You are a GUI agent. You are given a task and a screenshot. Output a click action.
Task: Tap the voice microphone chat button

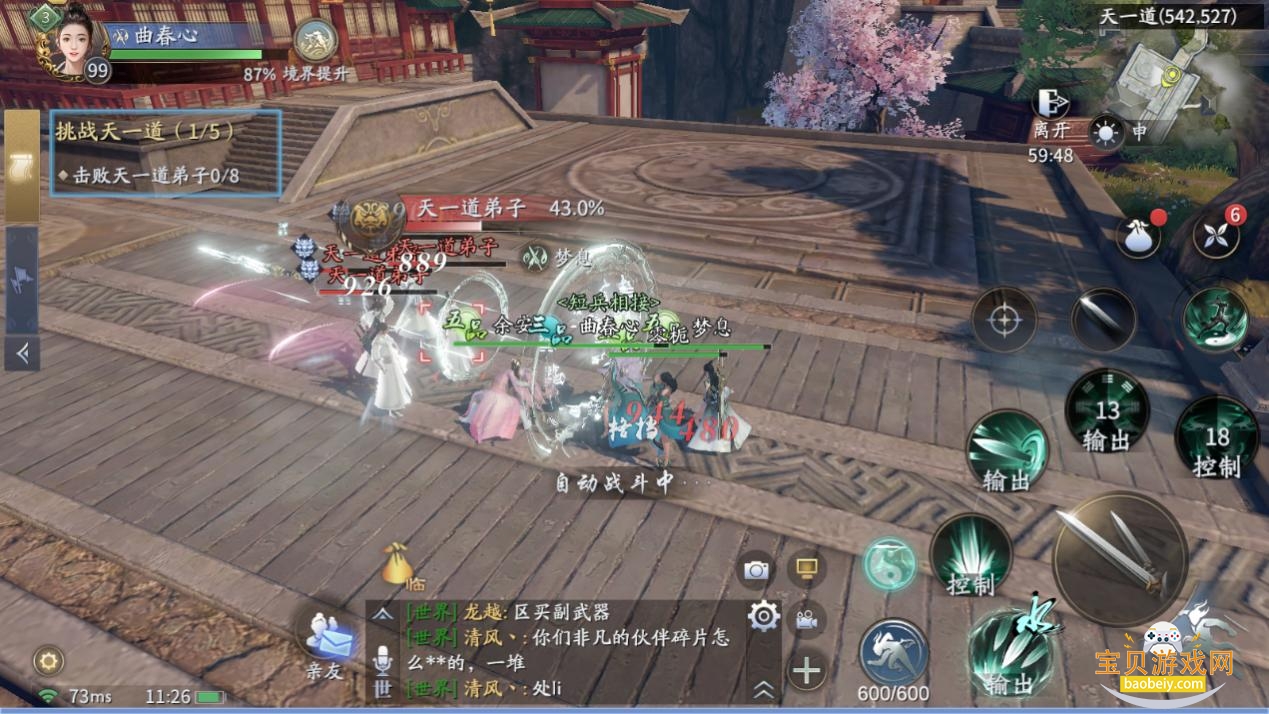(x=382, y=657)
